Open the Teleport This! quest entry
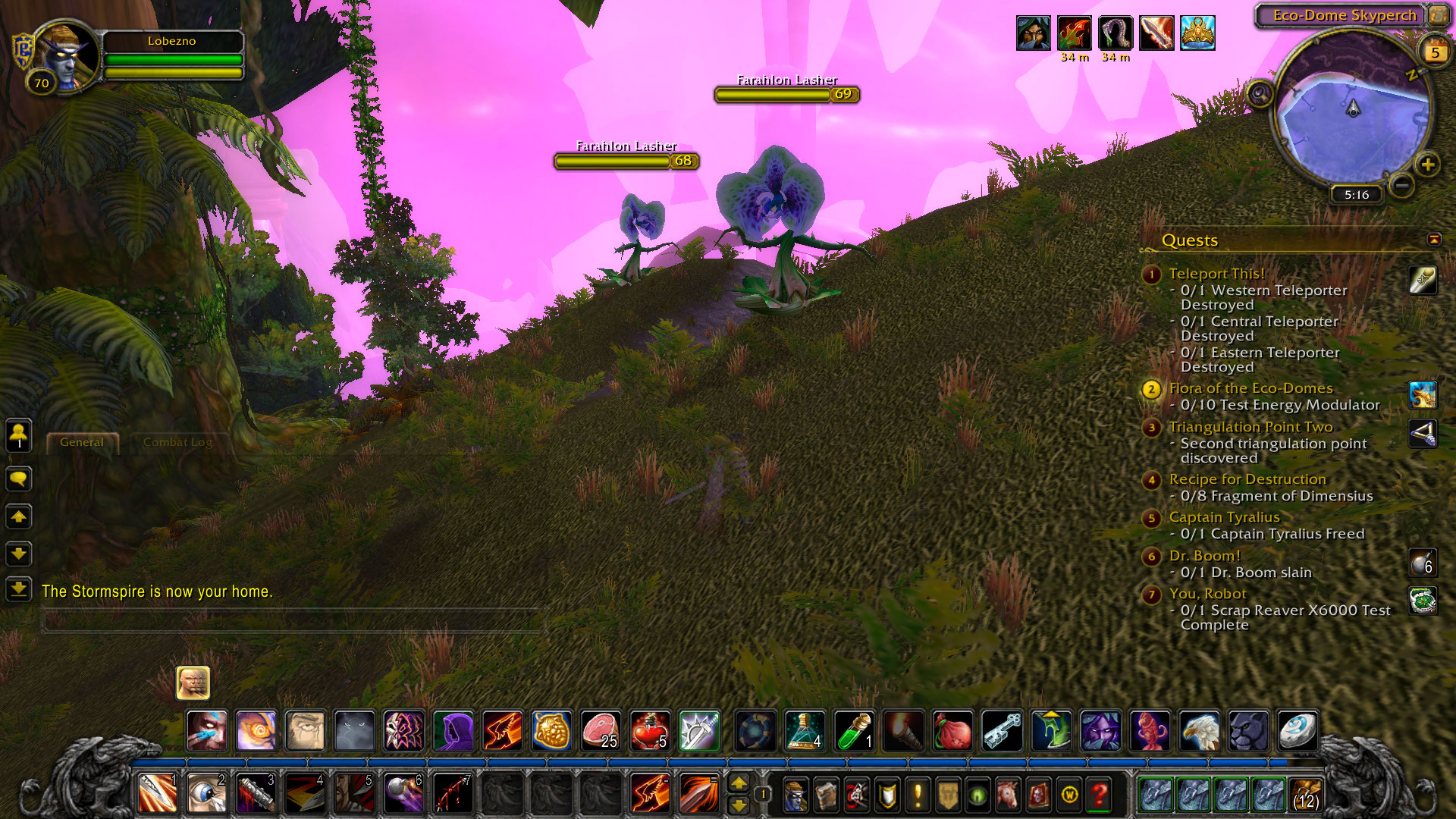Image resolution: width=1456 pixels, height=819 pixels. [x=1216, y=274]
